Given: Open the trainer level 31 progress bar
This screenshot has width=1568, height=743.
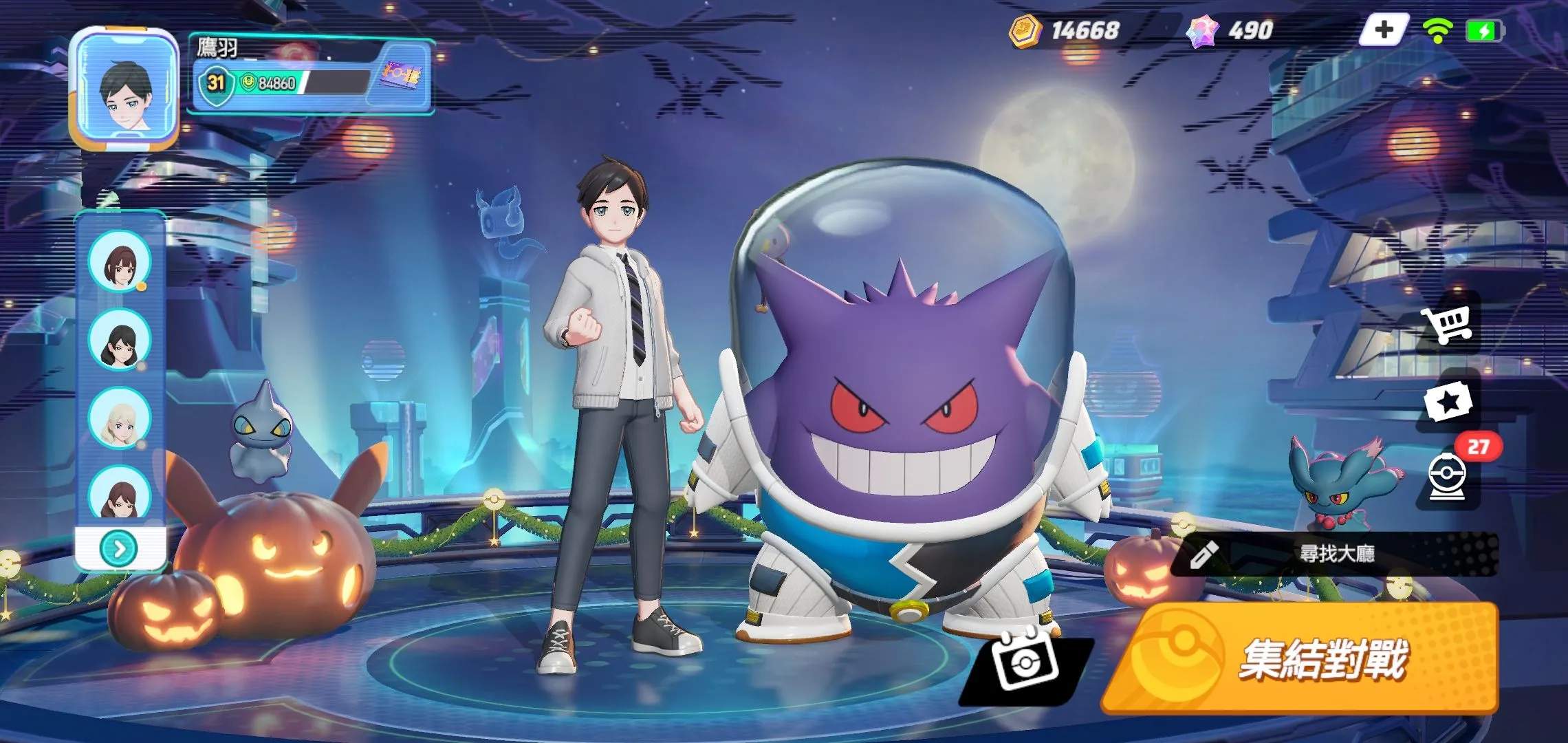Looking at the screenshot, I should tap(282, 83).
